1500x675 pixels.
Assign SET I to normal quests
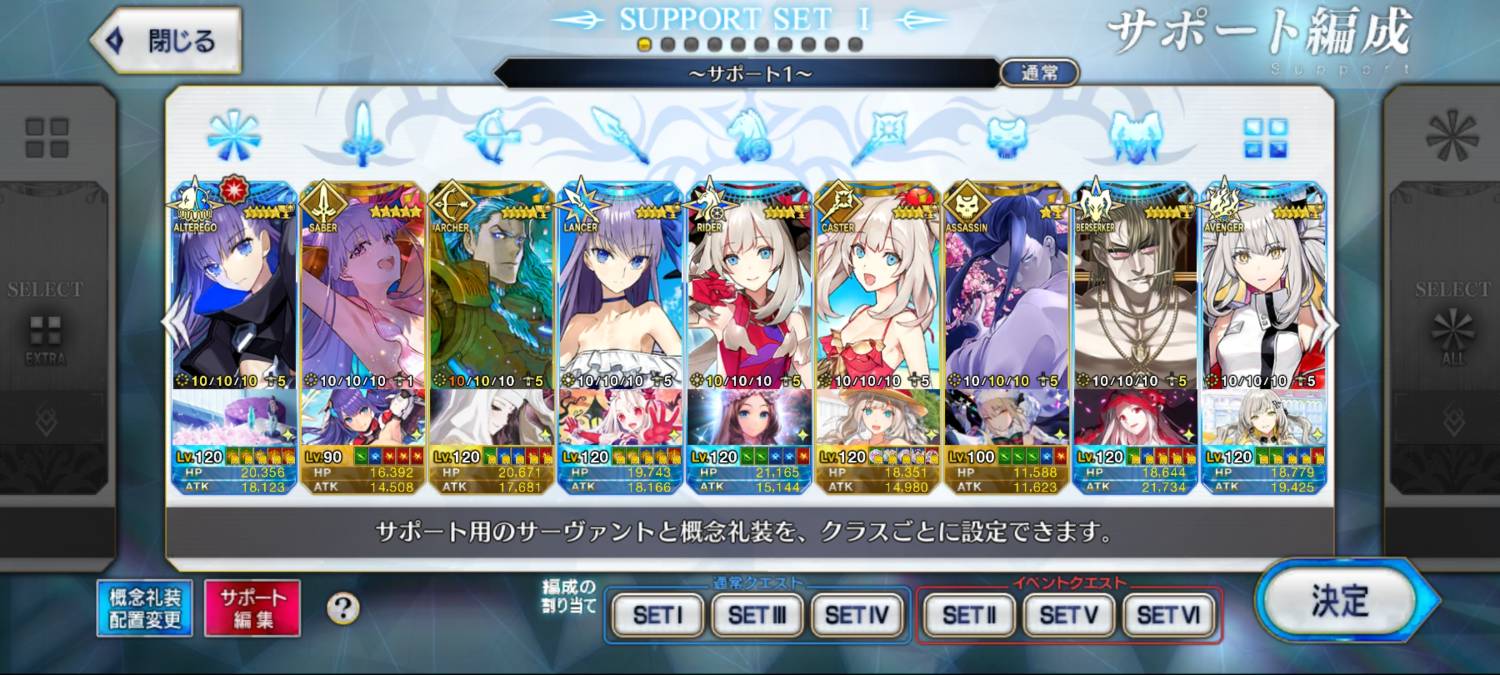click(x=657, y=615)
